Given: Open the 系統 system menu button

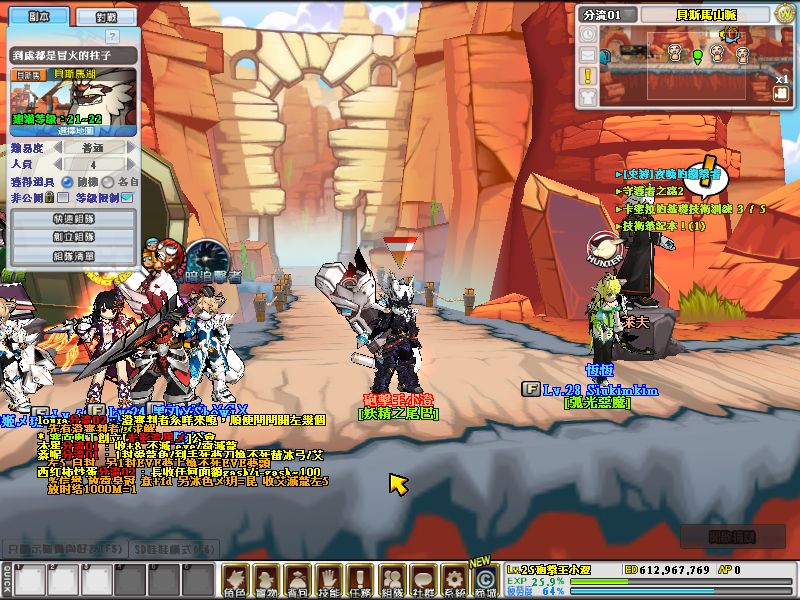Looking at the screenshot, I should [454, 579].
